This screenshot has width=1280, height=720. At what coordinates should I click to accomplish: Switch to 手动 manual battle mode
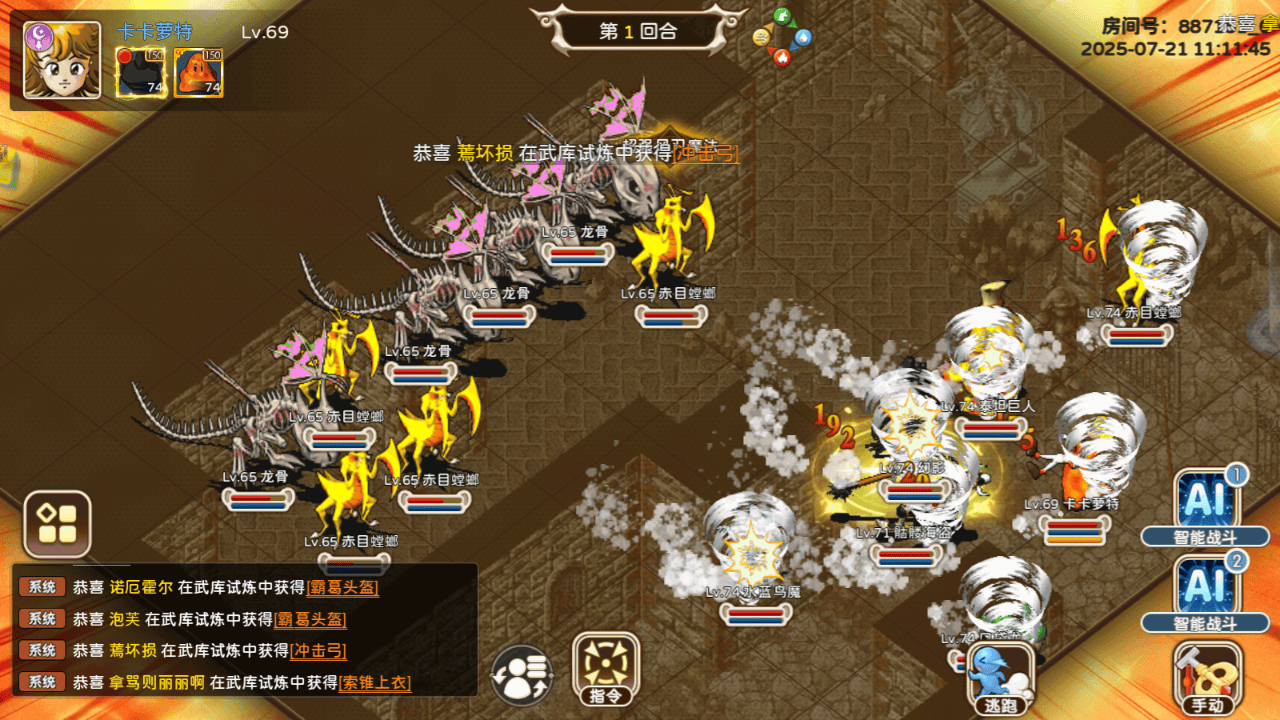point(1208,677)
